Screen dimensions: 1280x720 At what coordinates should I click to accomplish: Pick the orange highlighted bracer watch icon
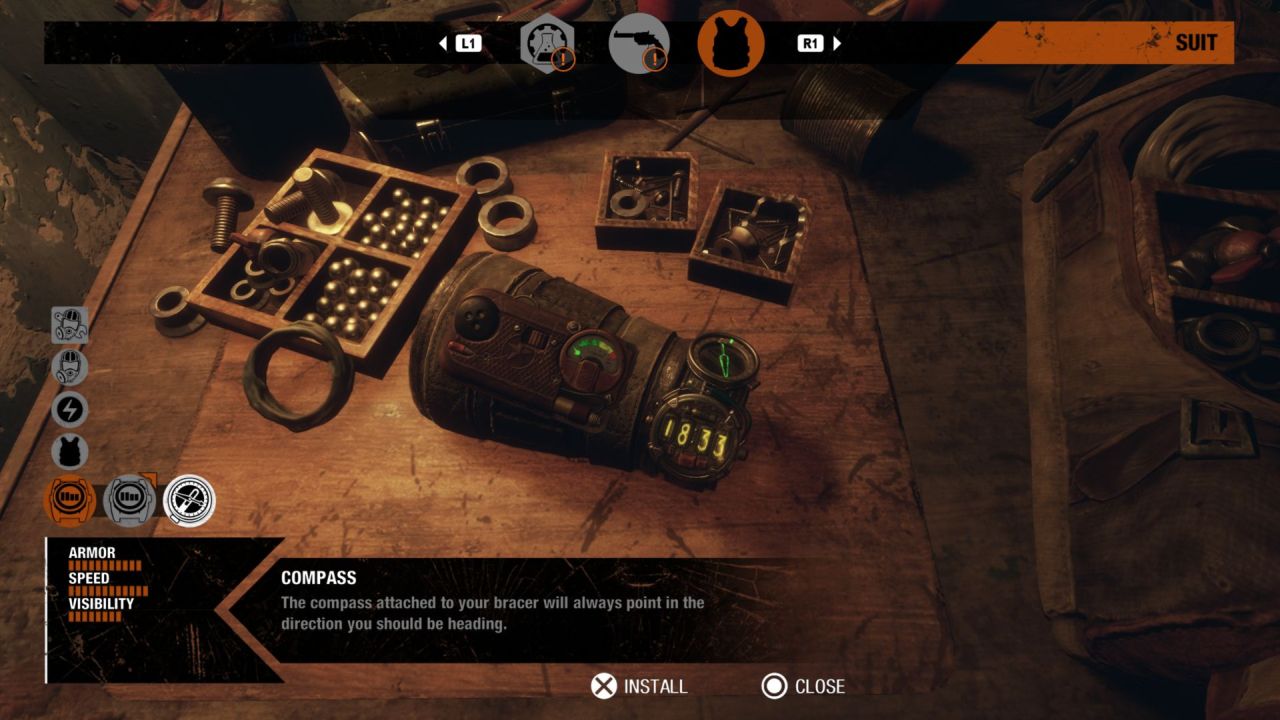point(71,500)
